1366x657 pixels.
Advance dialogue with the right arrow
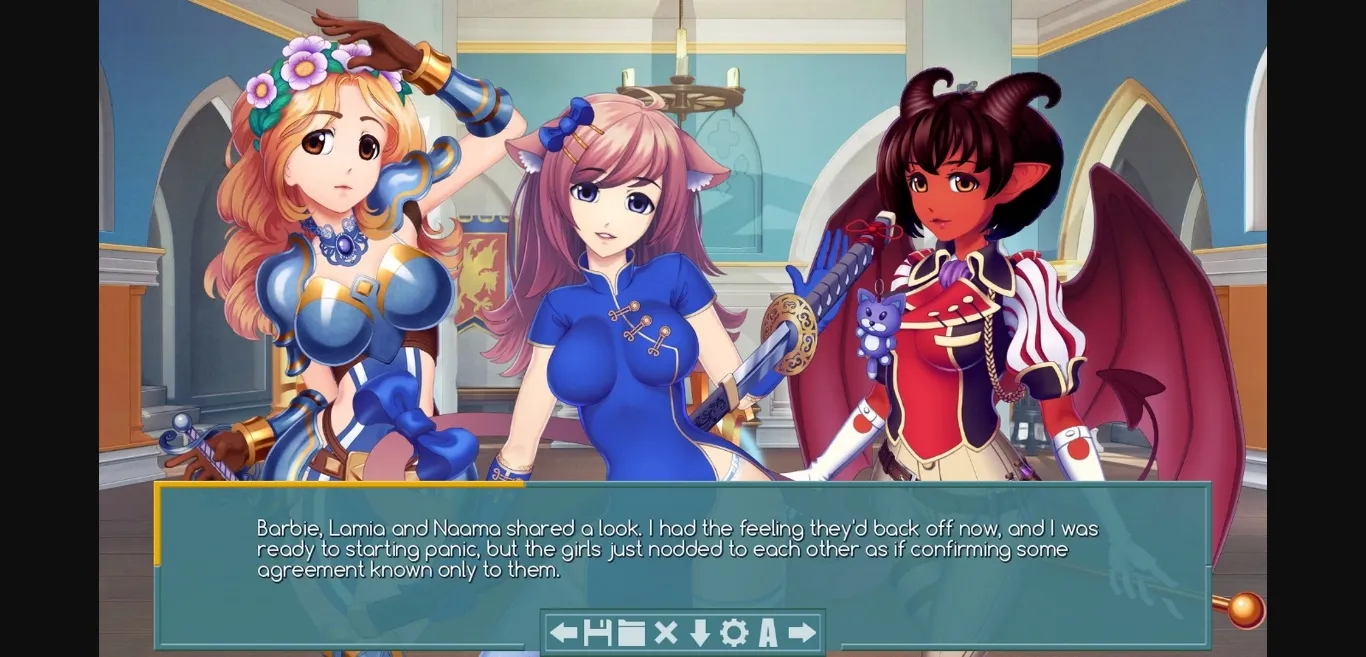pos(802,632)
